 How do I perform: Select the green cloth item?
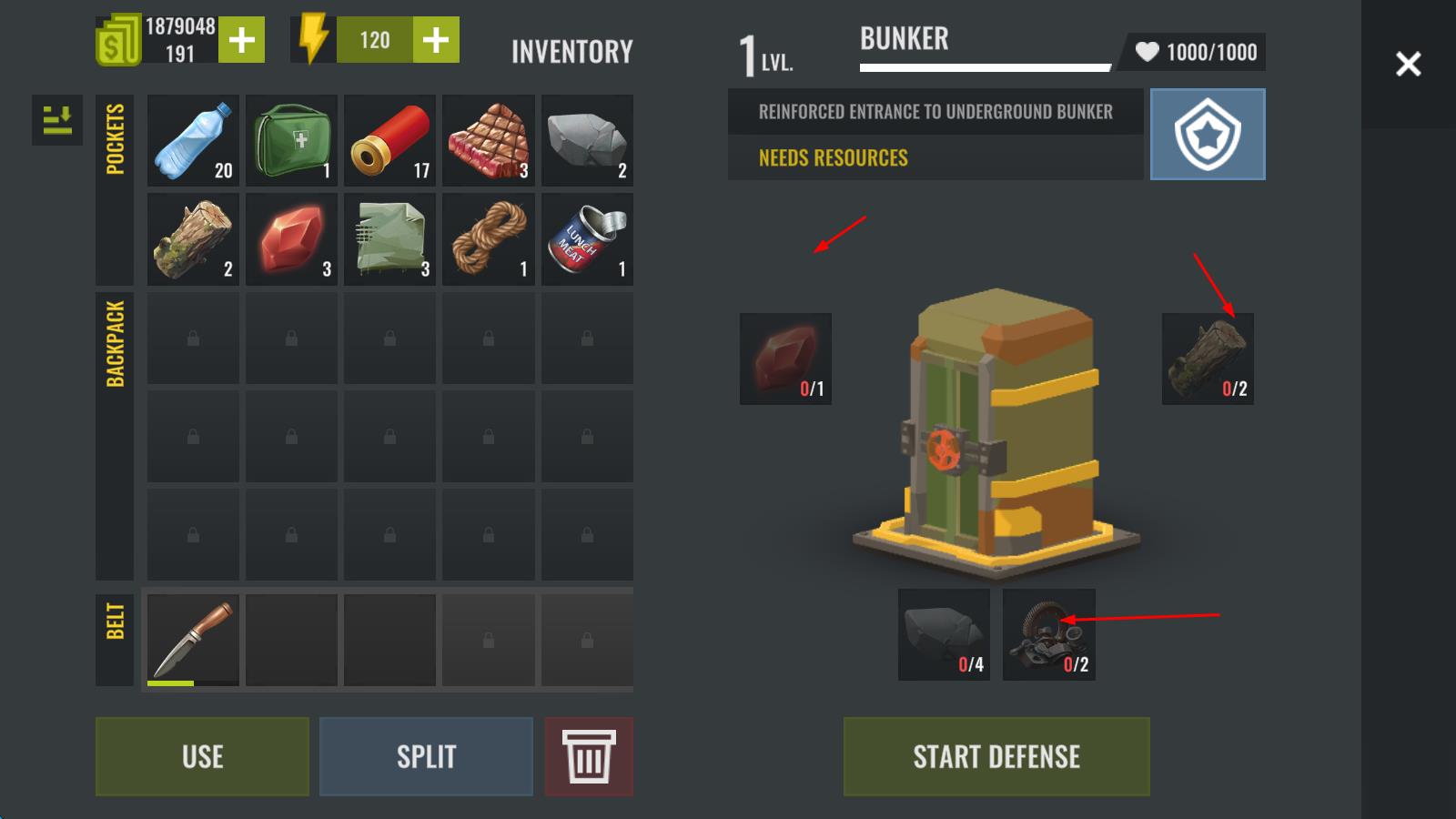pos(389,239)
